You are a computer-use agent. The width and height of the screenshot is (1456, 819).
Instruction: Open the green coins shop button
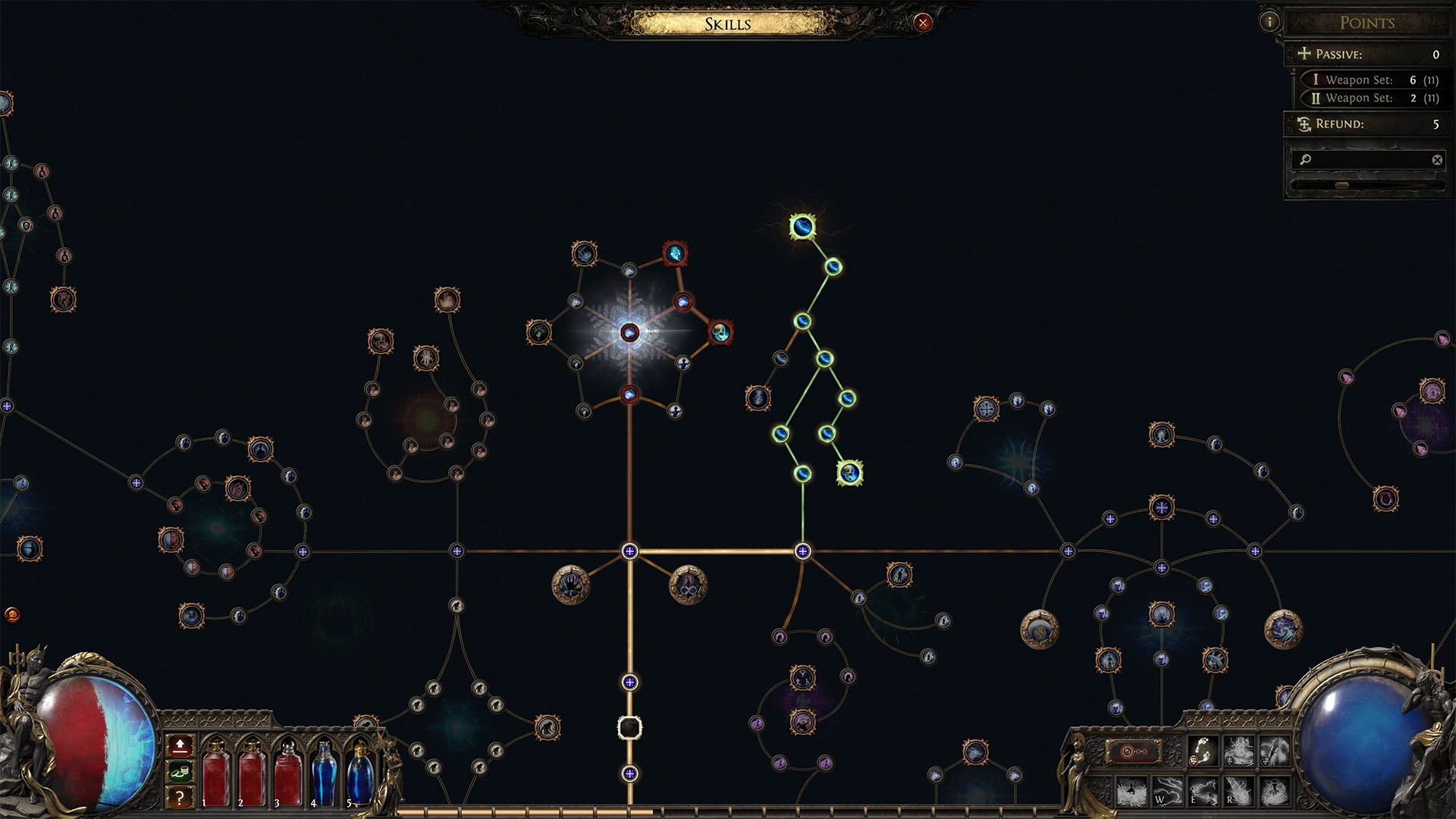(180, 772)
